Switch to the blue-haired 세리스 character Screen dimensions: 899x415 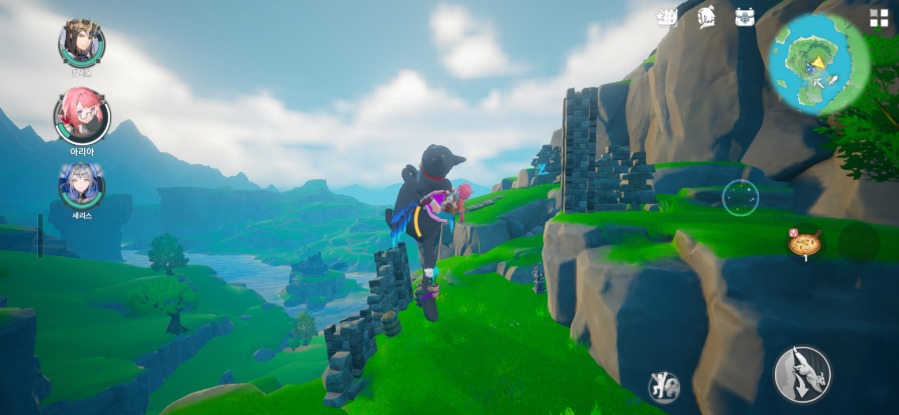[x=80, y=183]
